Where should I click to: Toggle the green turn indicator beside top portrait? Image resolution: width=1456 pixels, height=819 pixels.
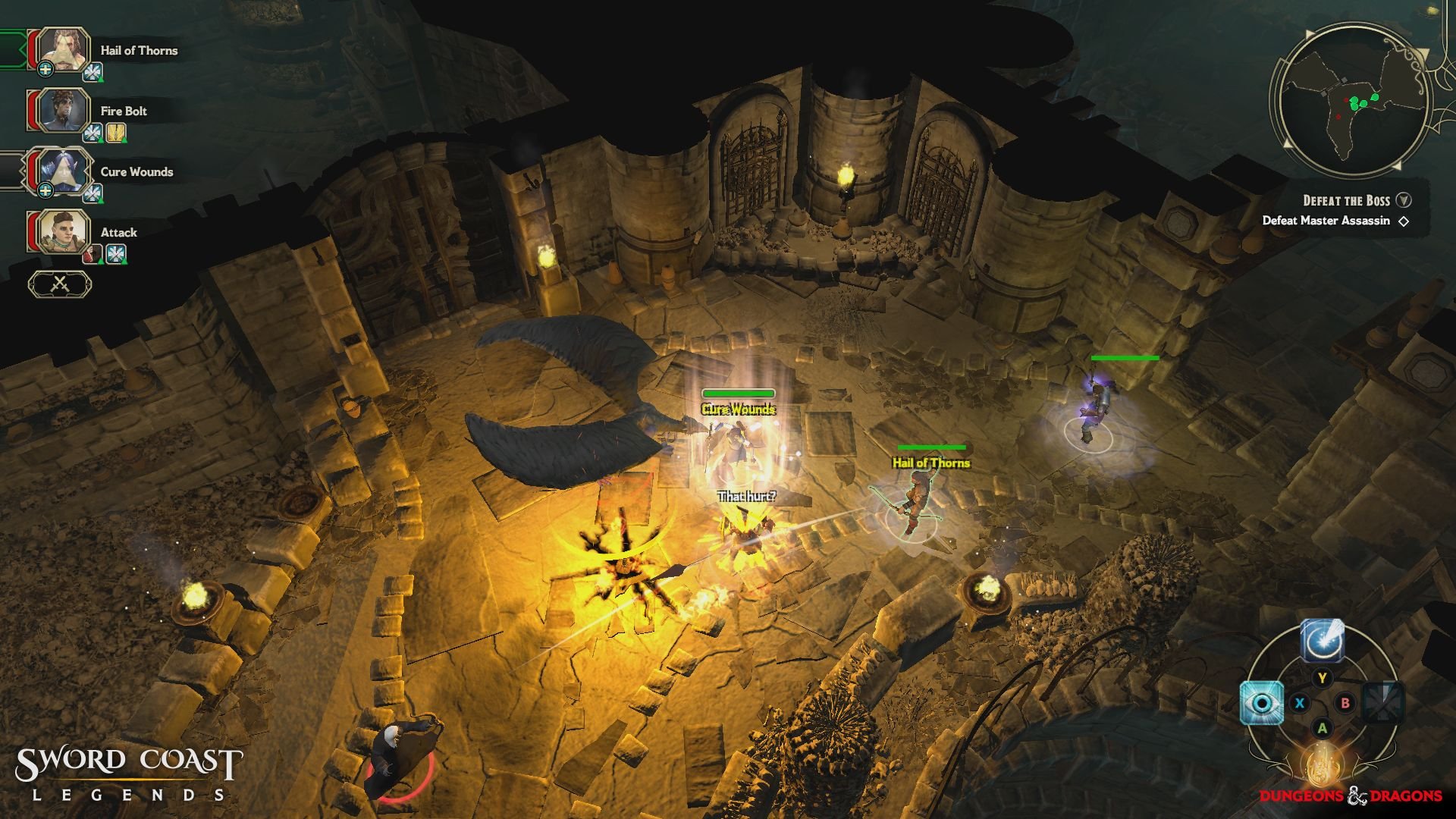(x=11, y=47)
